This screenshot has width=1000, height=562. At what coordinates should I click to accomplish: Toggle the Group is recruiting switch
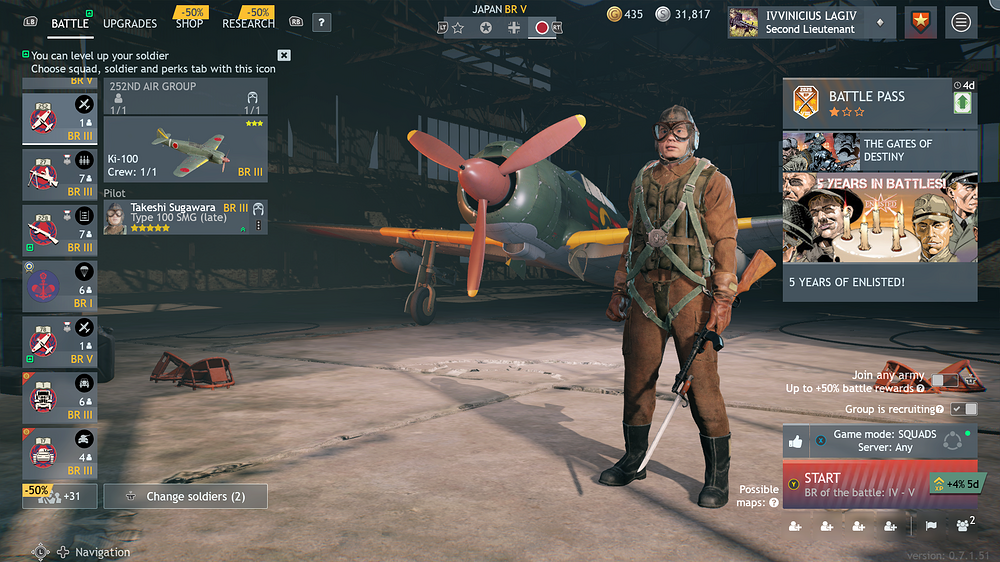964,409
